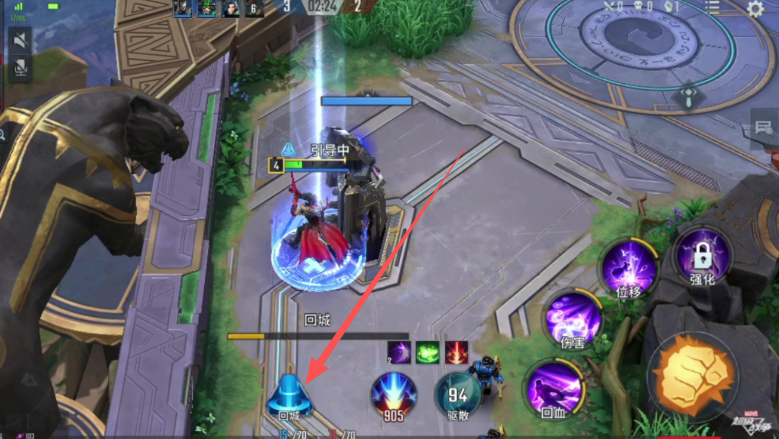The height and width of the screenshot is (439, 779).
Task: Select the green swirl item icon
Action: 428,352
